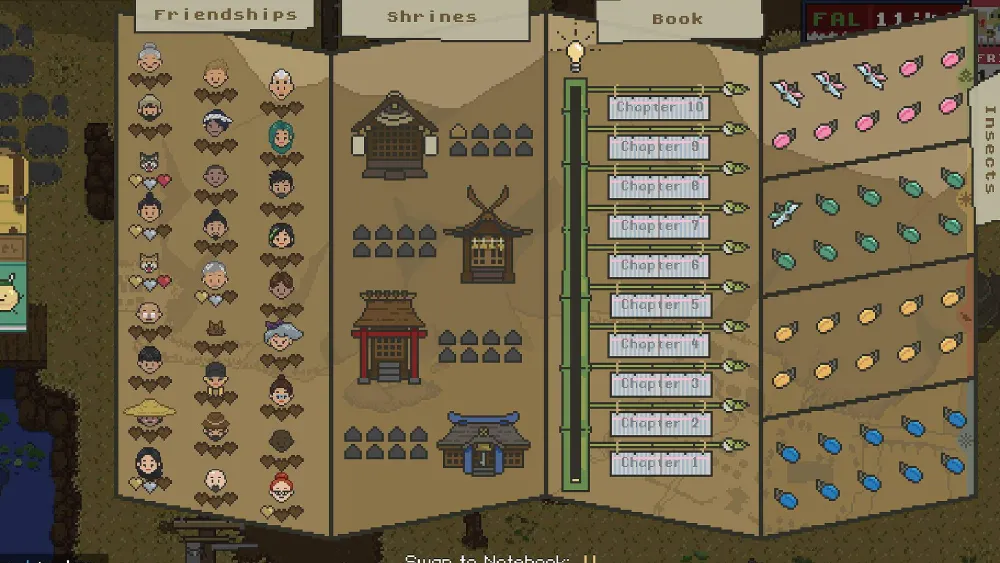The image size is (1000, 563).
Task: Select Chapter 6 in the list
Action: (x=660, y=266)
